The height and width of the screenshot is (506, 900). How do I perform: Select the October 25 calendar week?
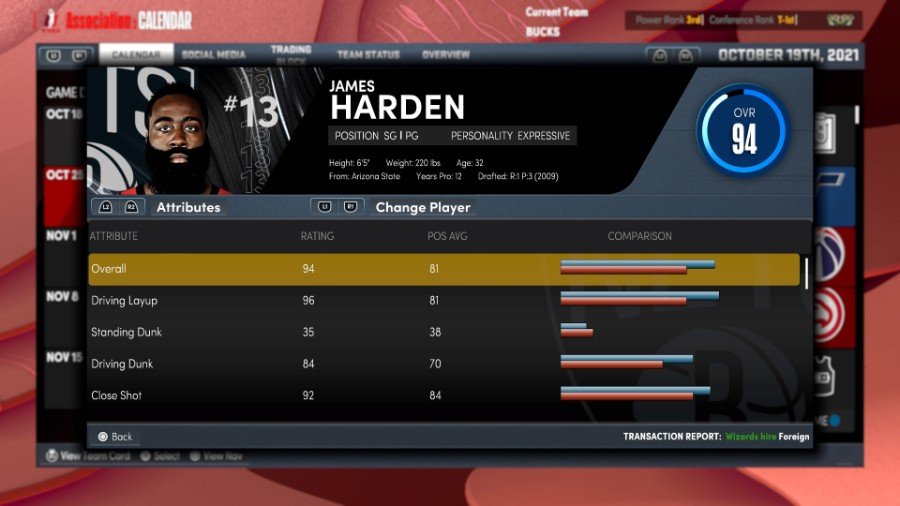click(61, 175)
